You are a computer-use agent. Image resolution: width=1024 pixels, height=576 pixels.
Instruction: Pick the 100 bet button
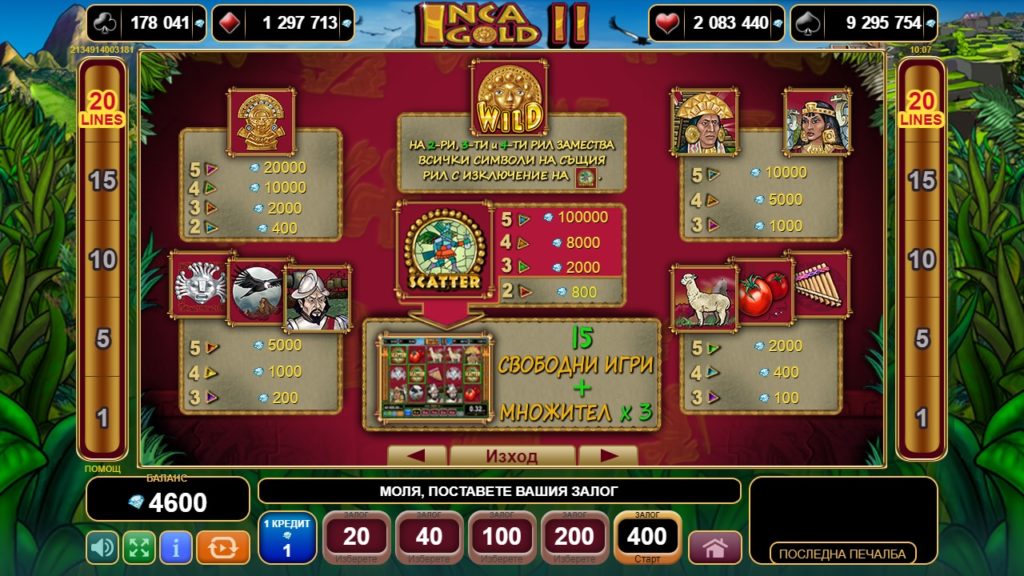[502, 537]
